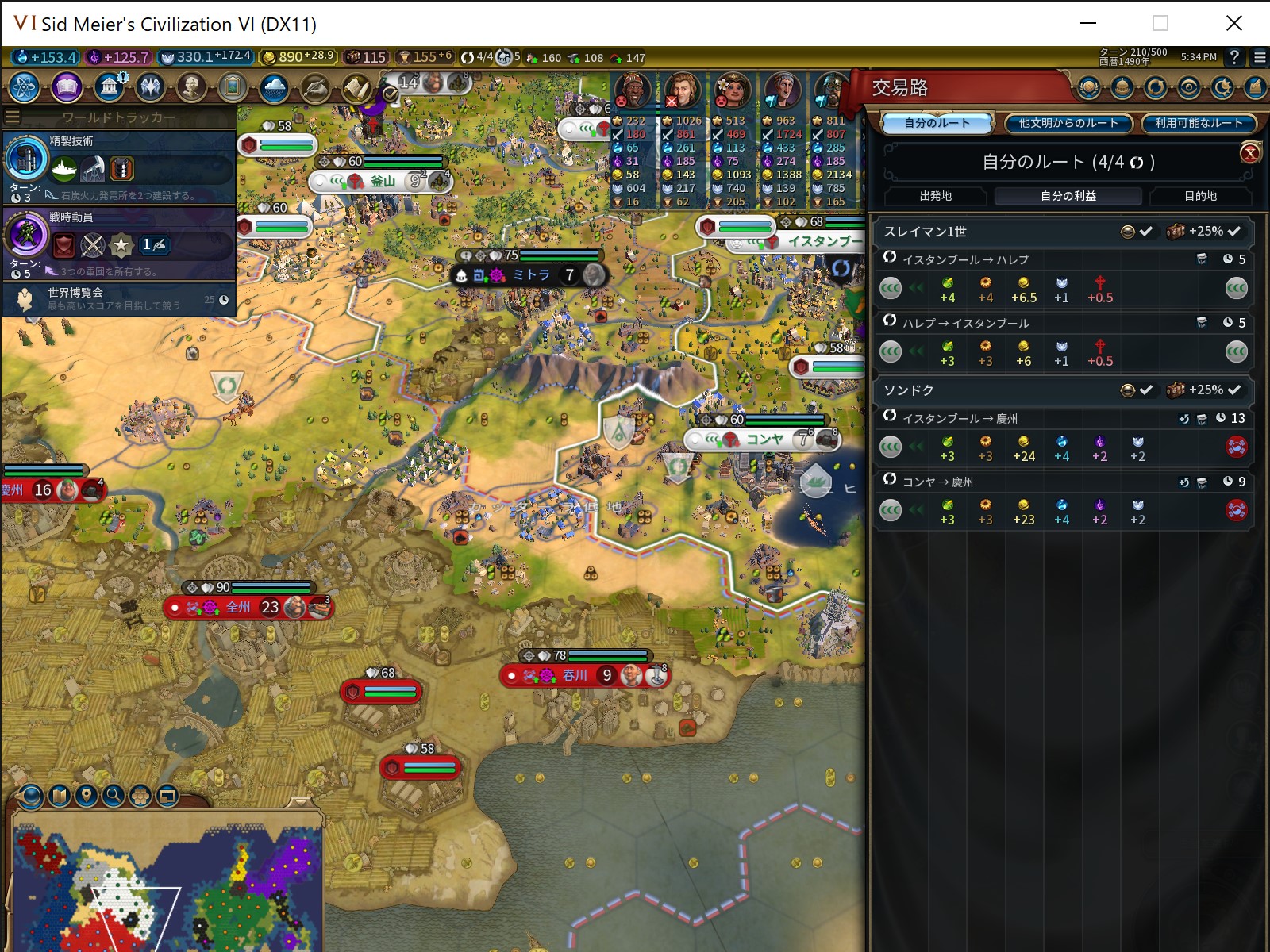Screen dimensions: 1270x952
Task: Open the civics tree (purple book icon)
Action: [x=67, y=87]
